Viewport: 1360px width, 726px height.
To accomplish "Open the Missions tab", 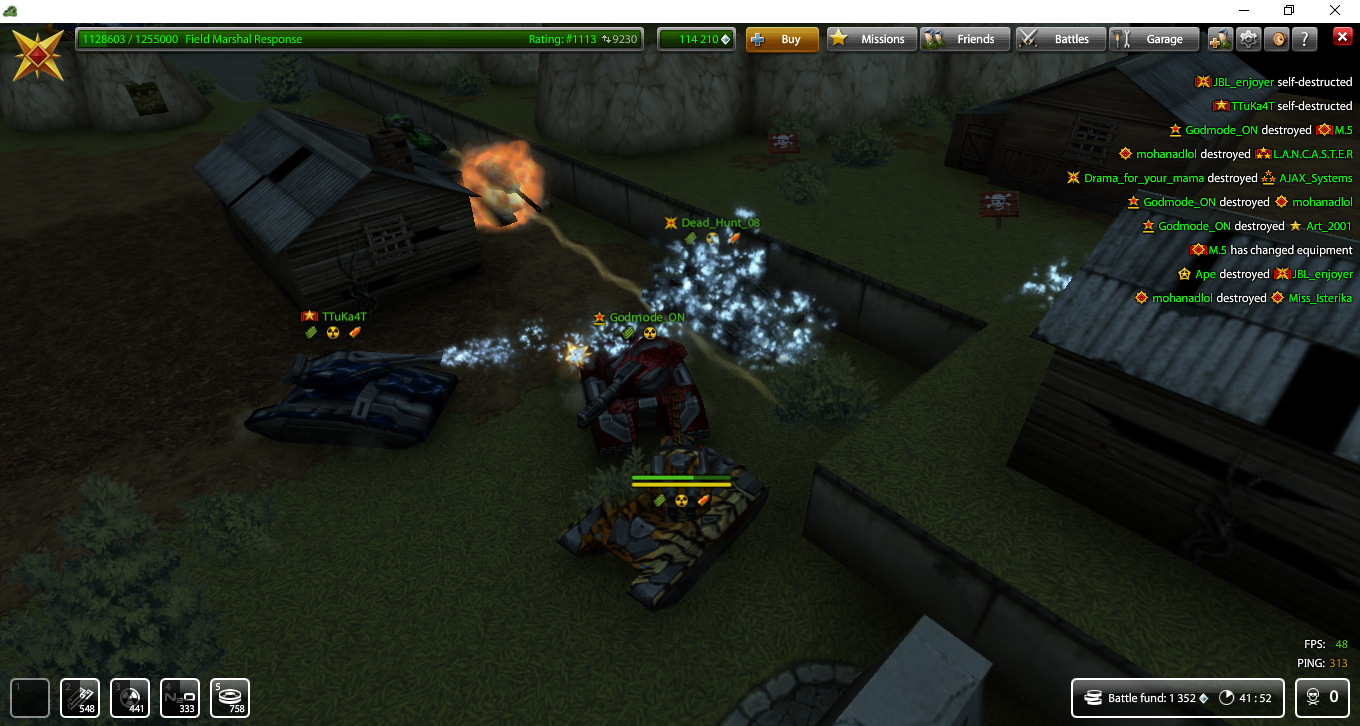I will (871, 38).
